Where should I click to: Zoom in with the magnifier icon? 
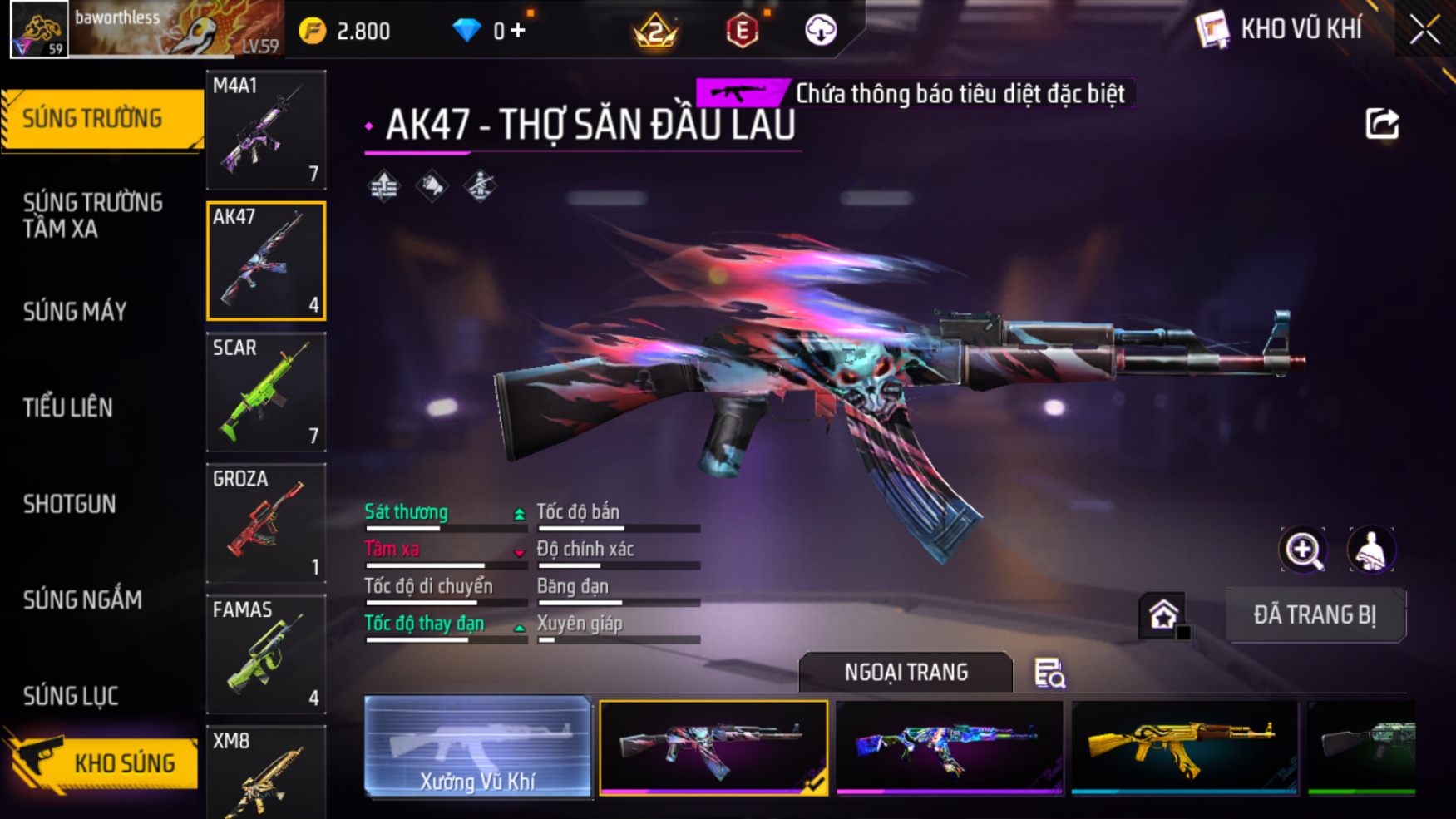(x=1303, y=550)
